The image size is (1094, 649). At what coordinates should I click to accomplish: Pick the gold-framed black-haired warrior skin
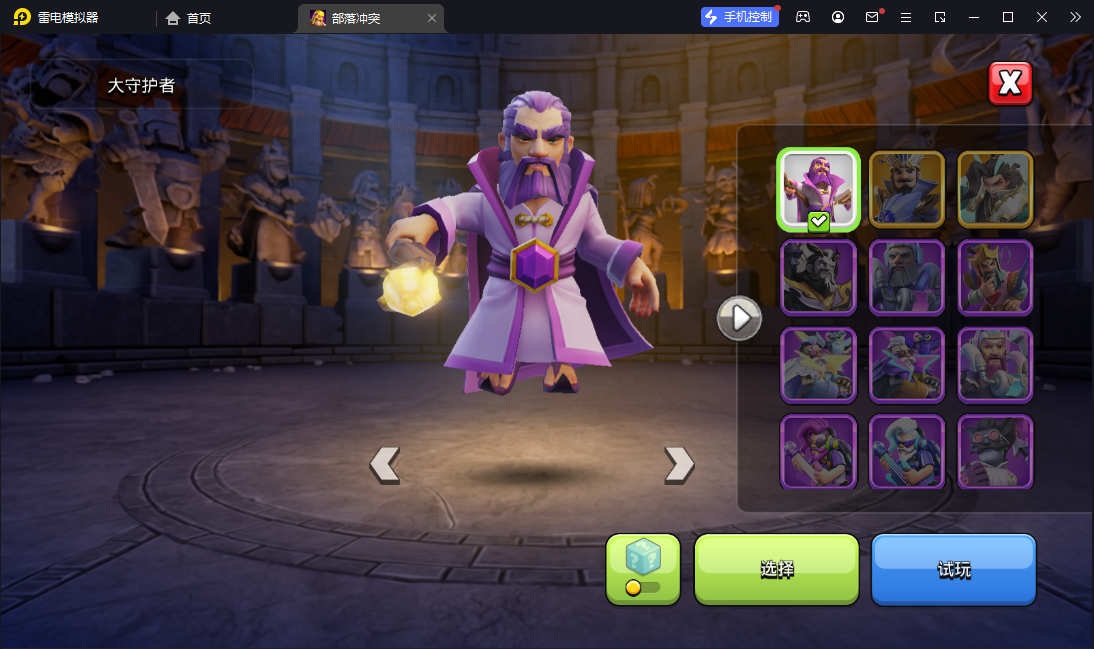[x=995, y=190]
